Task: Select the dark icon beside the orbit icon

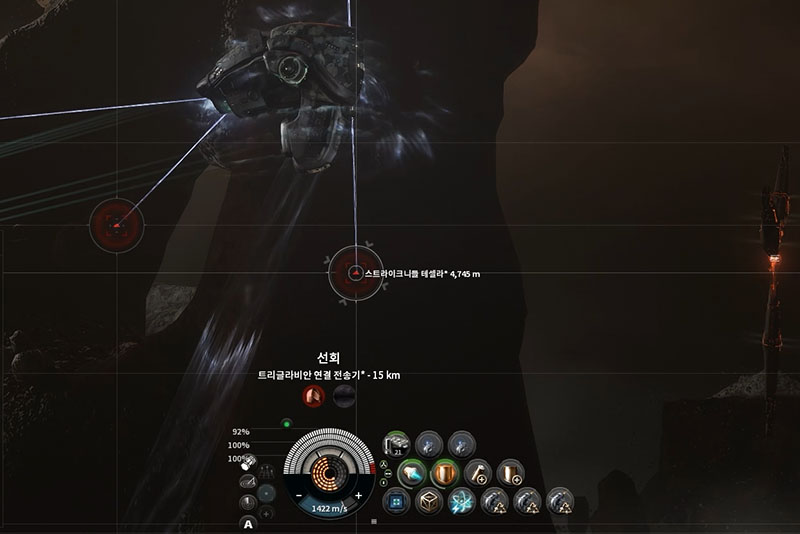Action: [343, 397]
